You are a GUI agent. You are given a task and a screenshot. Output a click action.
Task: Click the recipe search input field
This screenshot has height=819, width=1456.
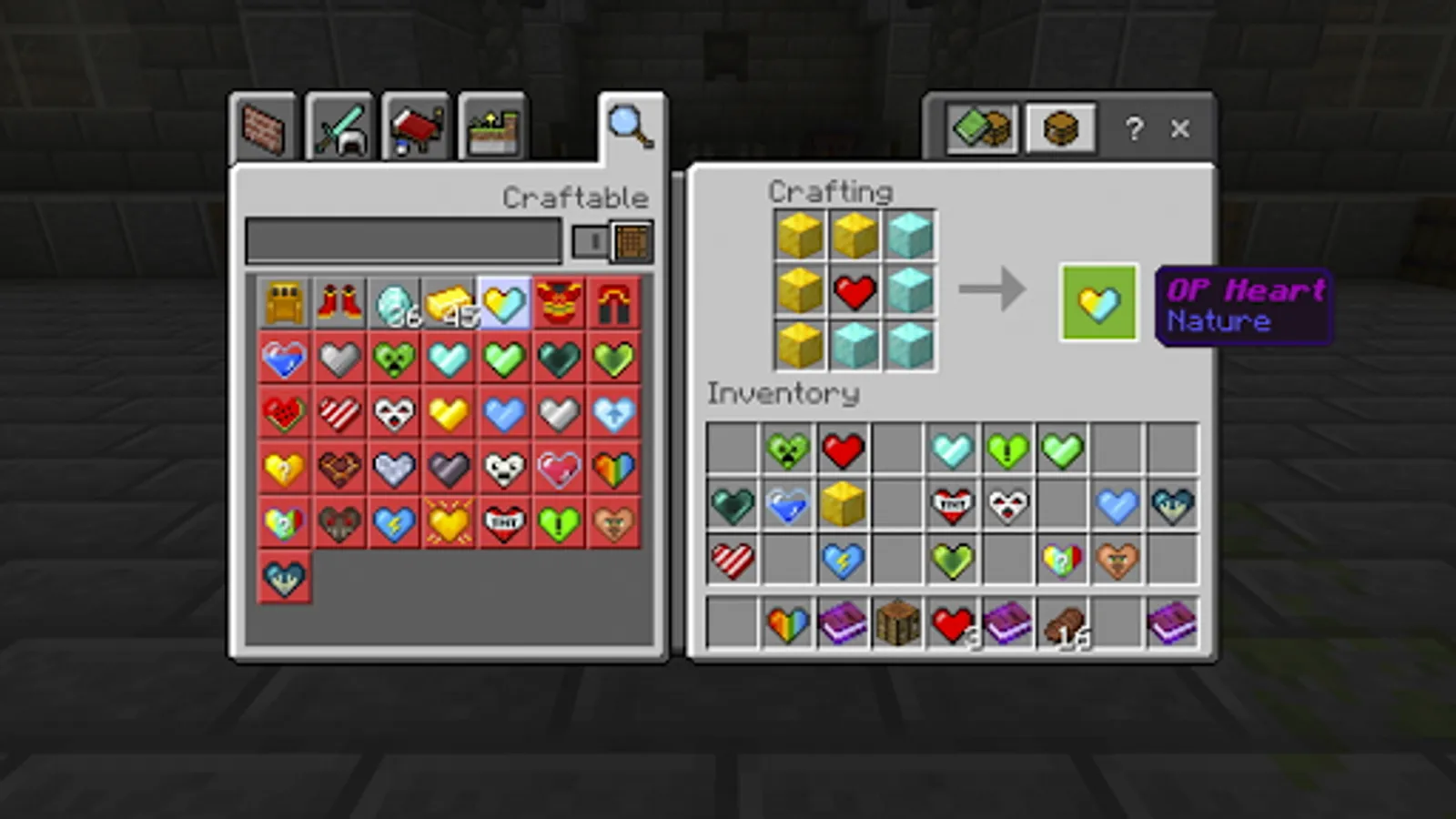[x=400, y=241]
